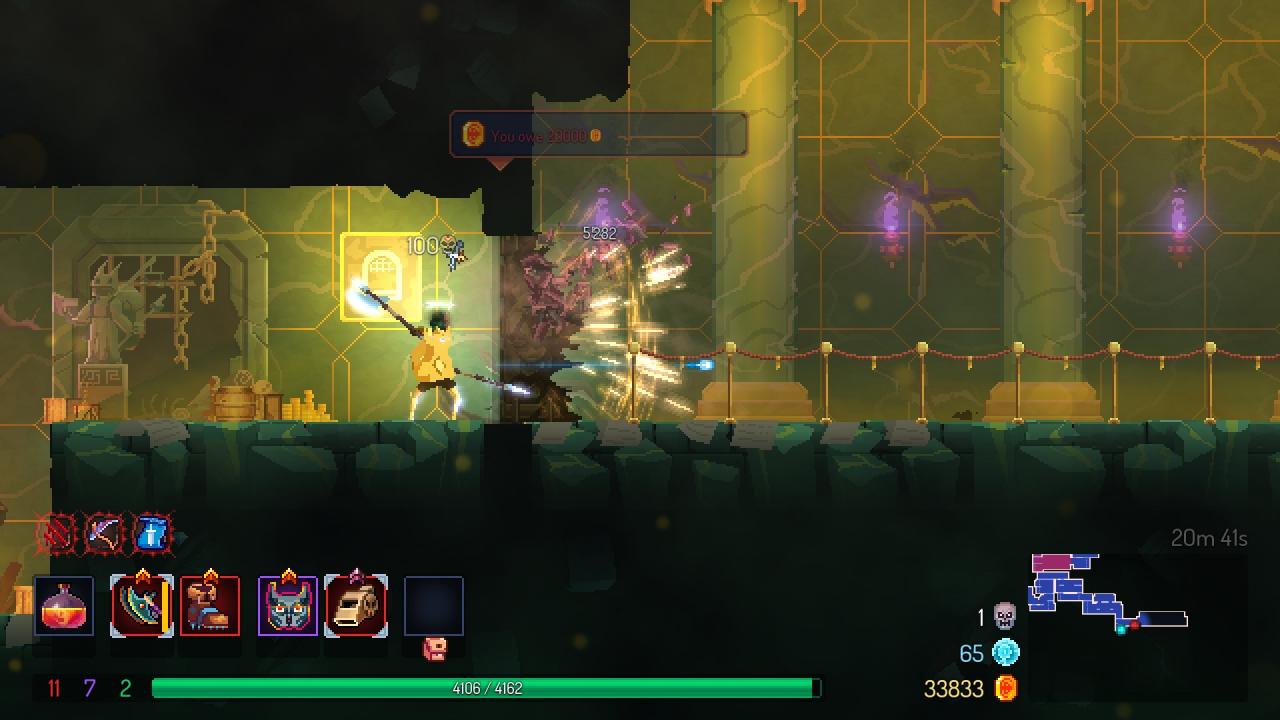The image size is (1280, 720).
Task: Inspect the blue sword scroll mutation
Action: coord(151,534)
